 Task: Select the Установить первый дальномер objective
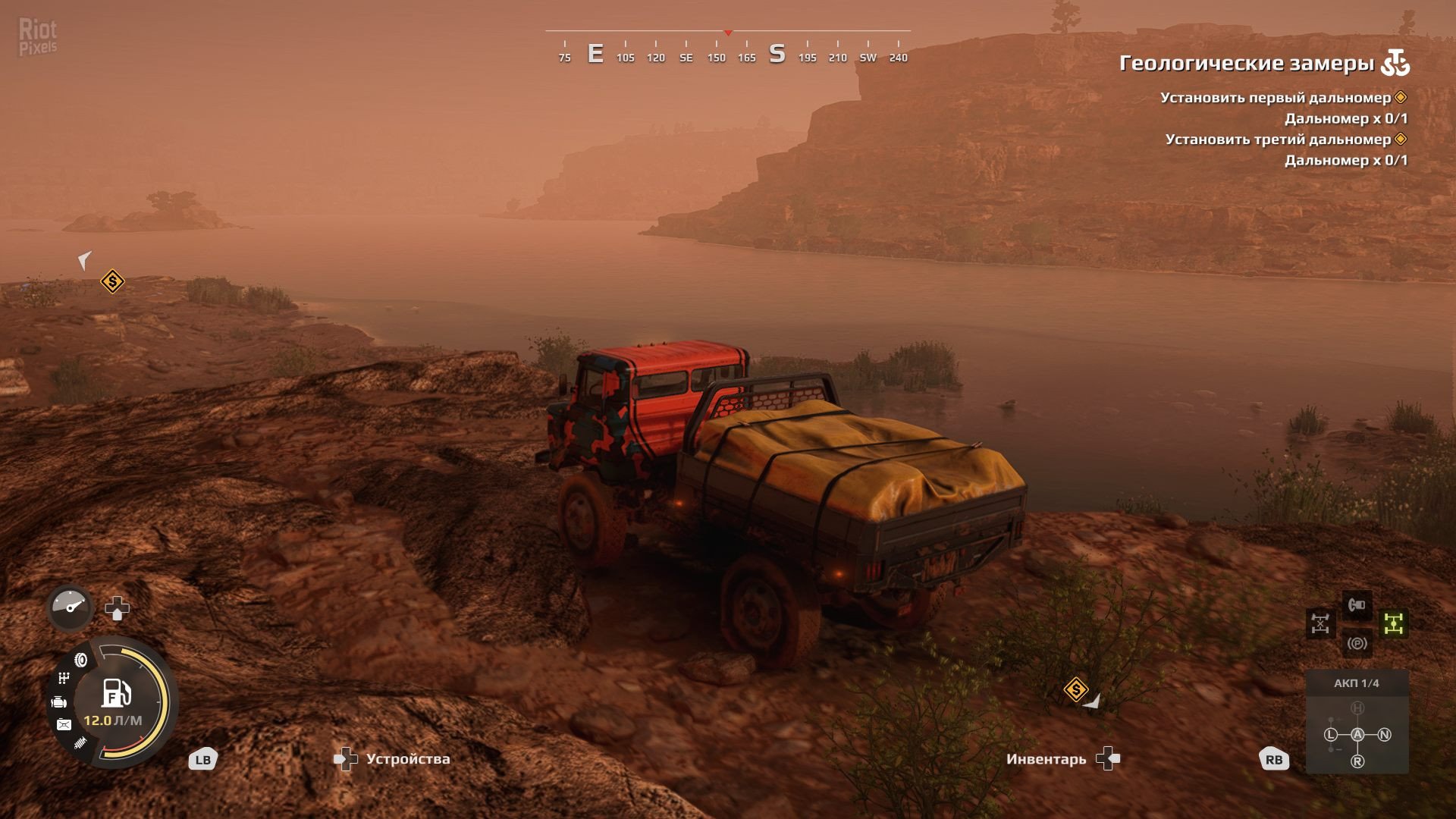[x=1276, y=98]
